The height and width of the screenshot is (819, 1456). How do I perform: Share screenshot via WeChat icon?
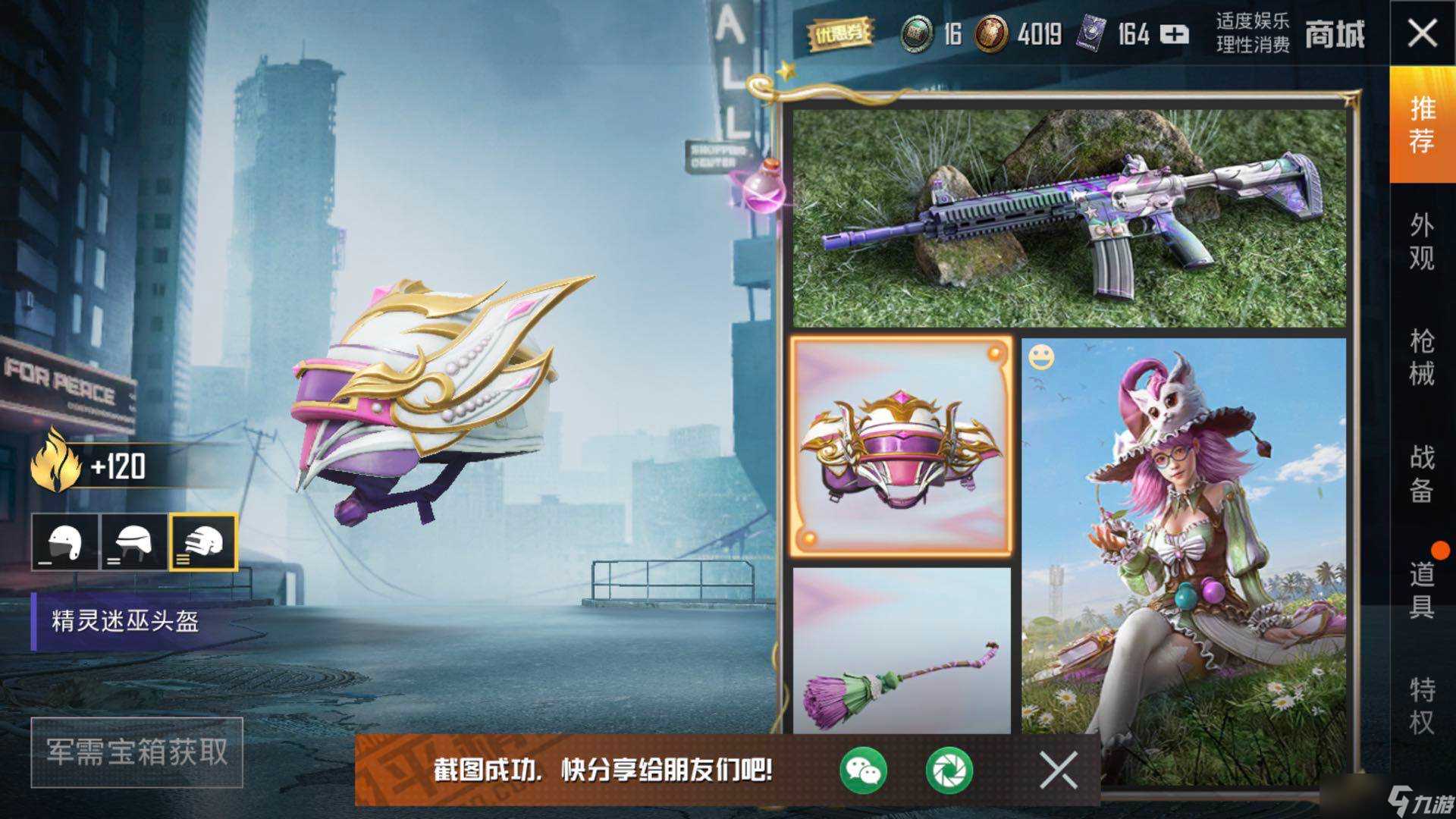[x=862, y=771]
